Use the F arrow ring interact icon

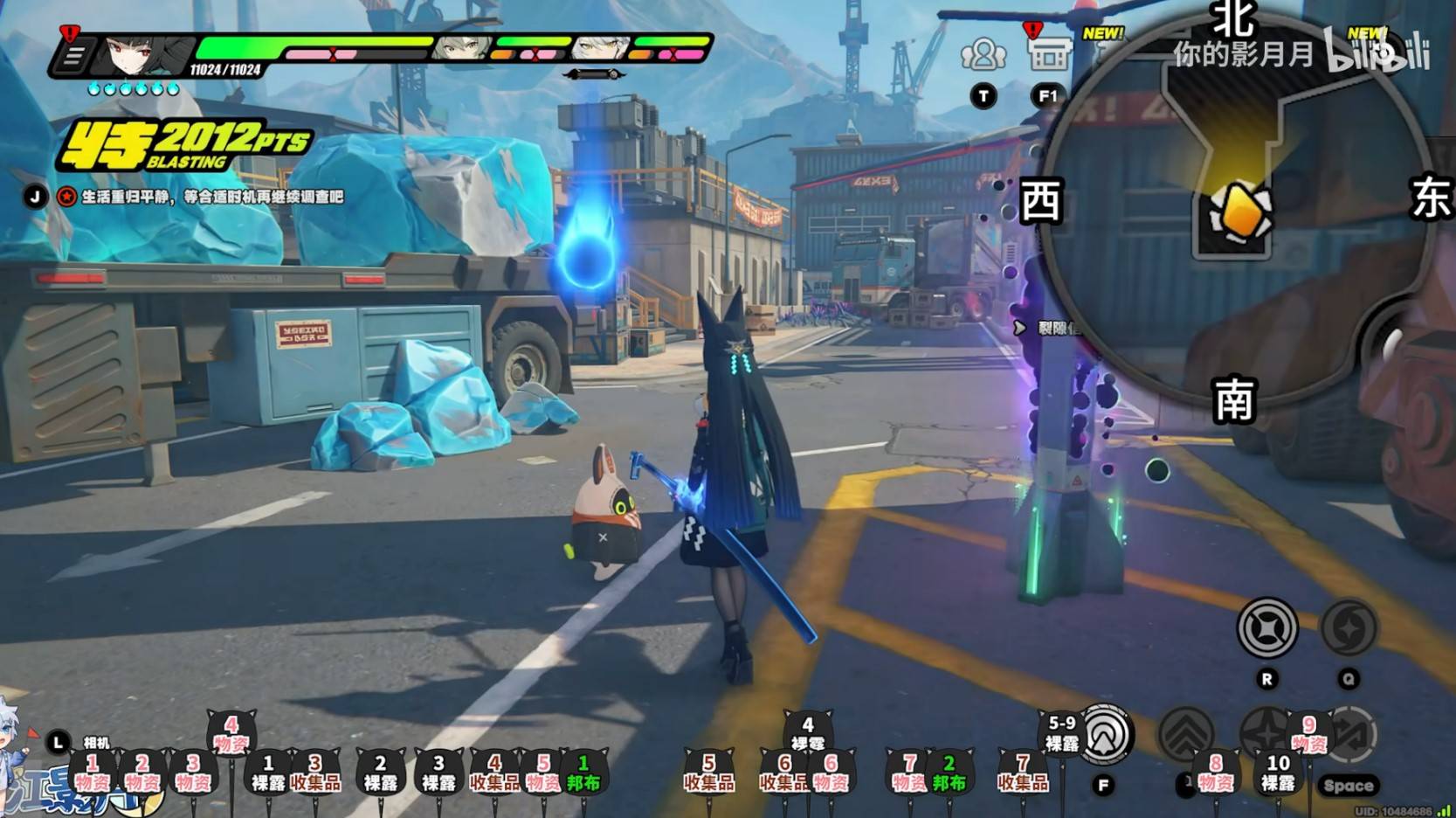tap(1106, 734)
